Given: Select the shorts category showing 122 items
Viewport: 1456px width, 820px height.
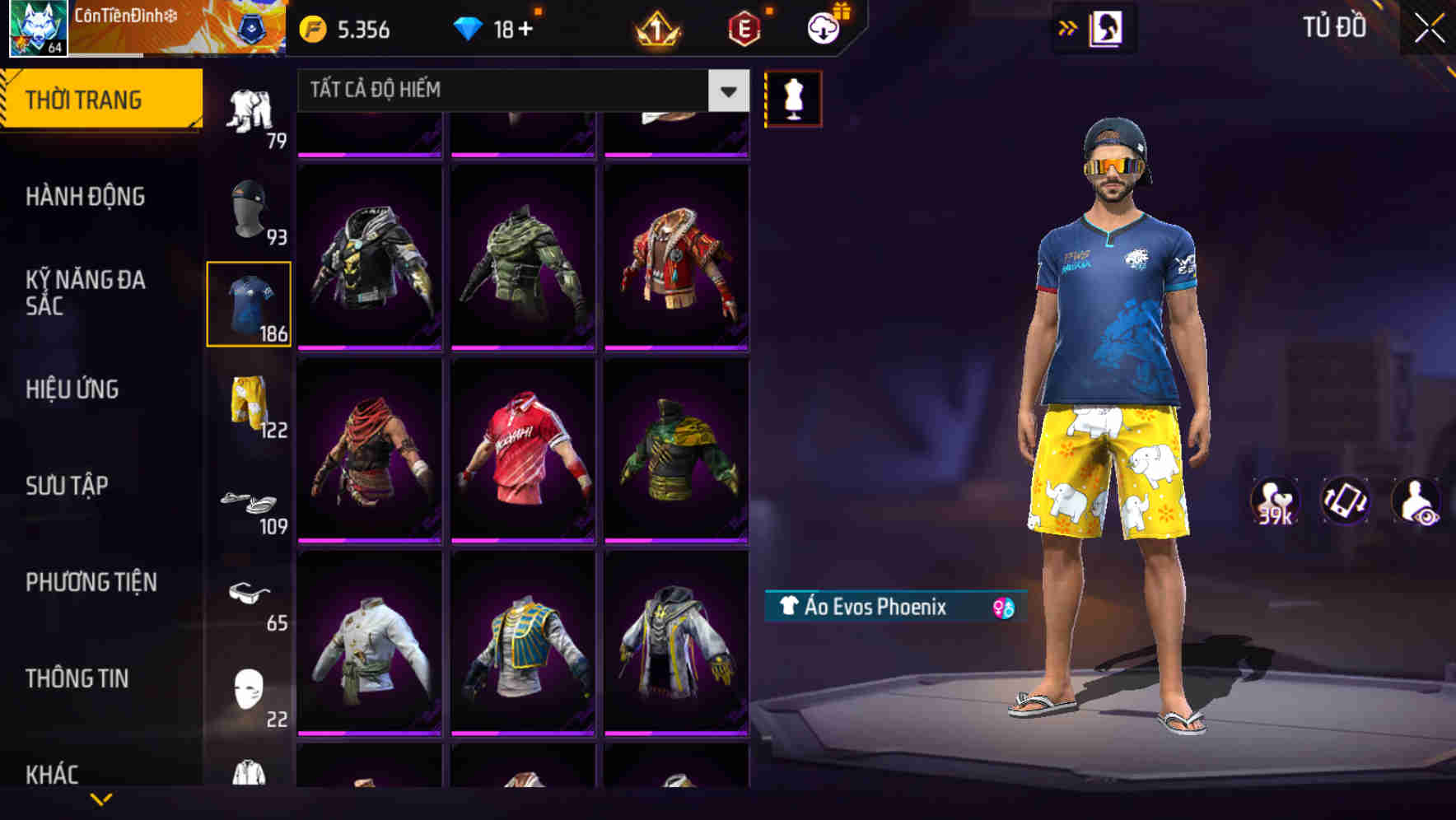Looking at the screenshot, I should (x=247, y=403).
